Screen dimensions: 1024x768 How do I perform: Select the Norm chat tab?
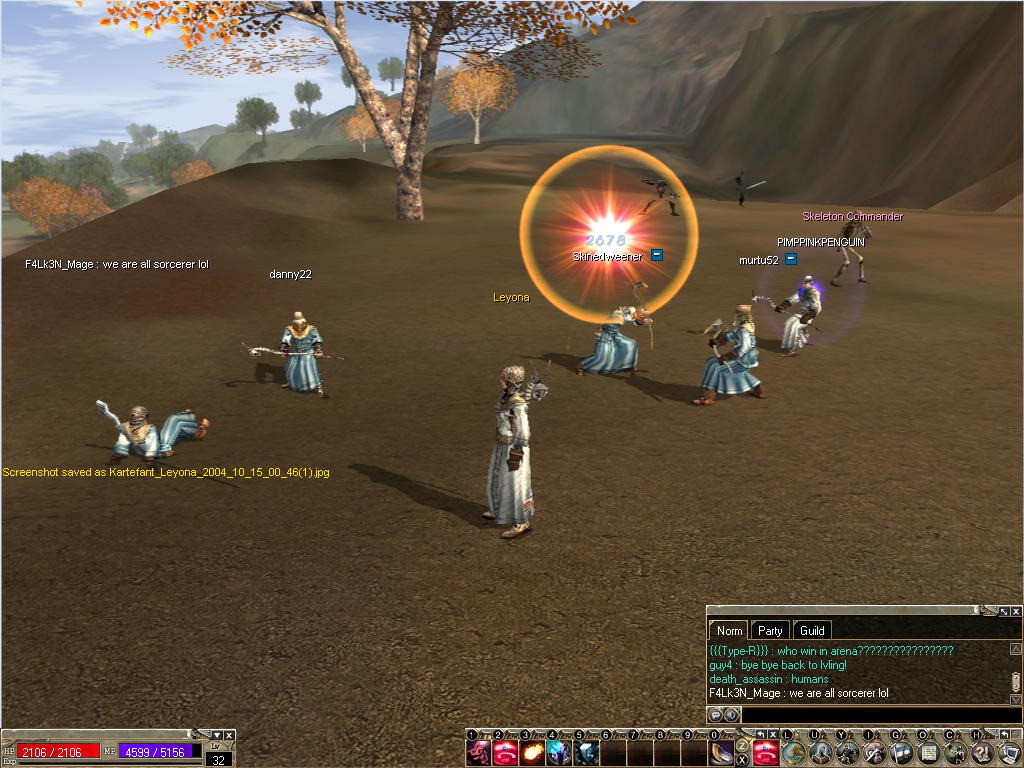click(x=730, y=631)
